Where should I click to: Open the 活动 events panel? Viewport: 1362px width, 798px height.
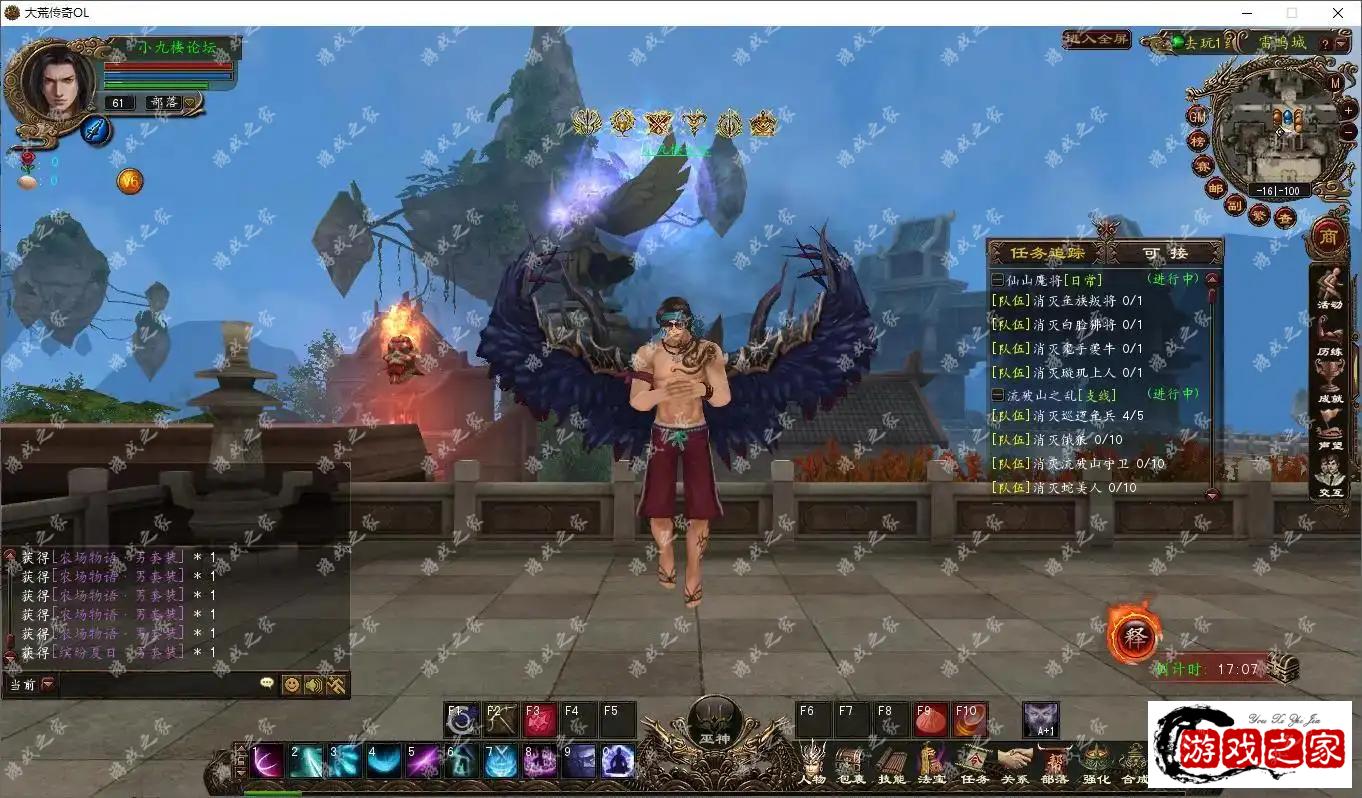click(x=1329, y=288)
